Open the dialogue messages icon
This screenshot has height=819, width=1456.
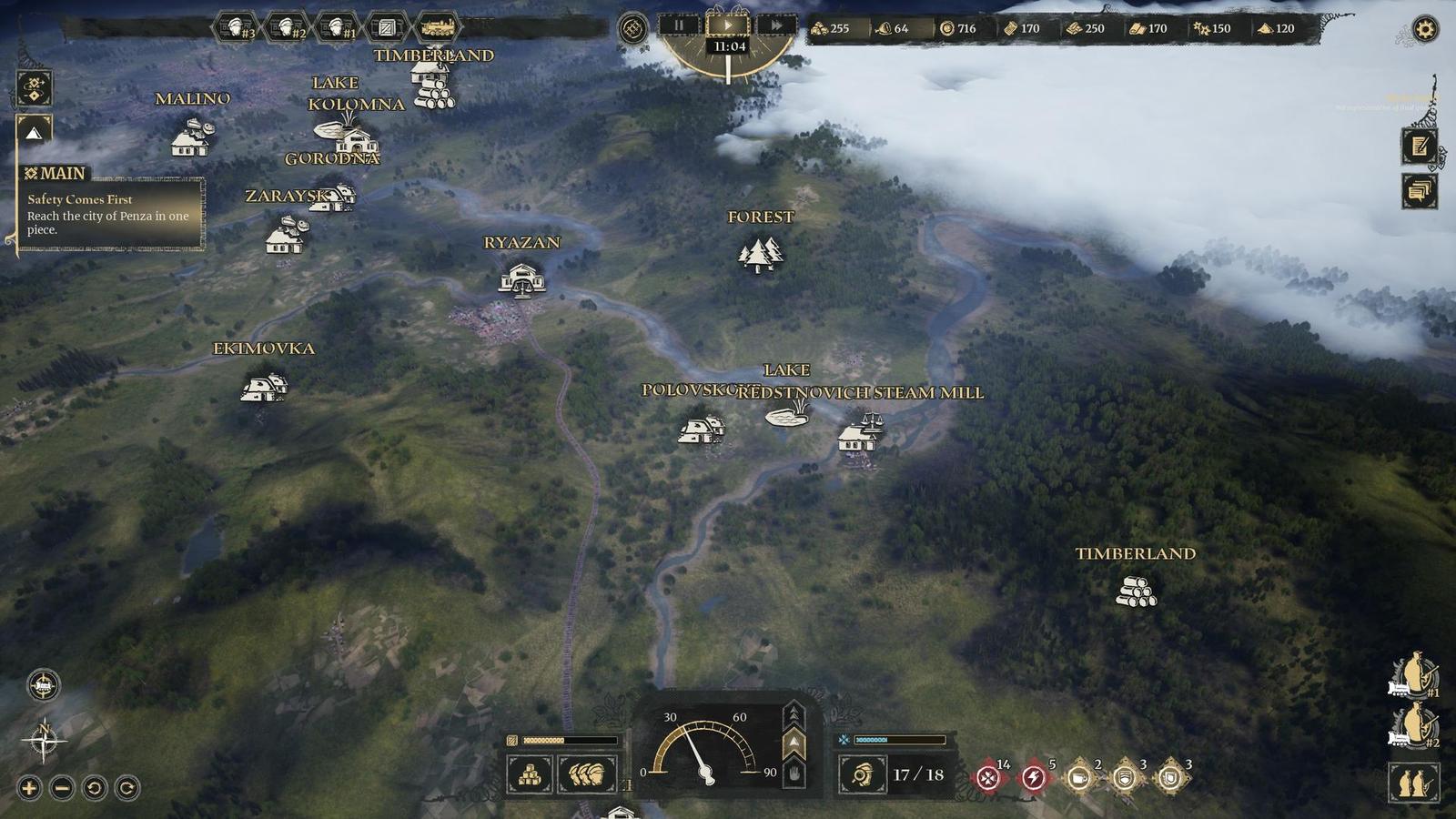(x=1419, y=191)
